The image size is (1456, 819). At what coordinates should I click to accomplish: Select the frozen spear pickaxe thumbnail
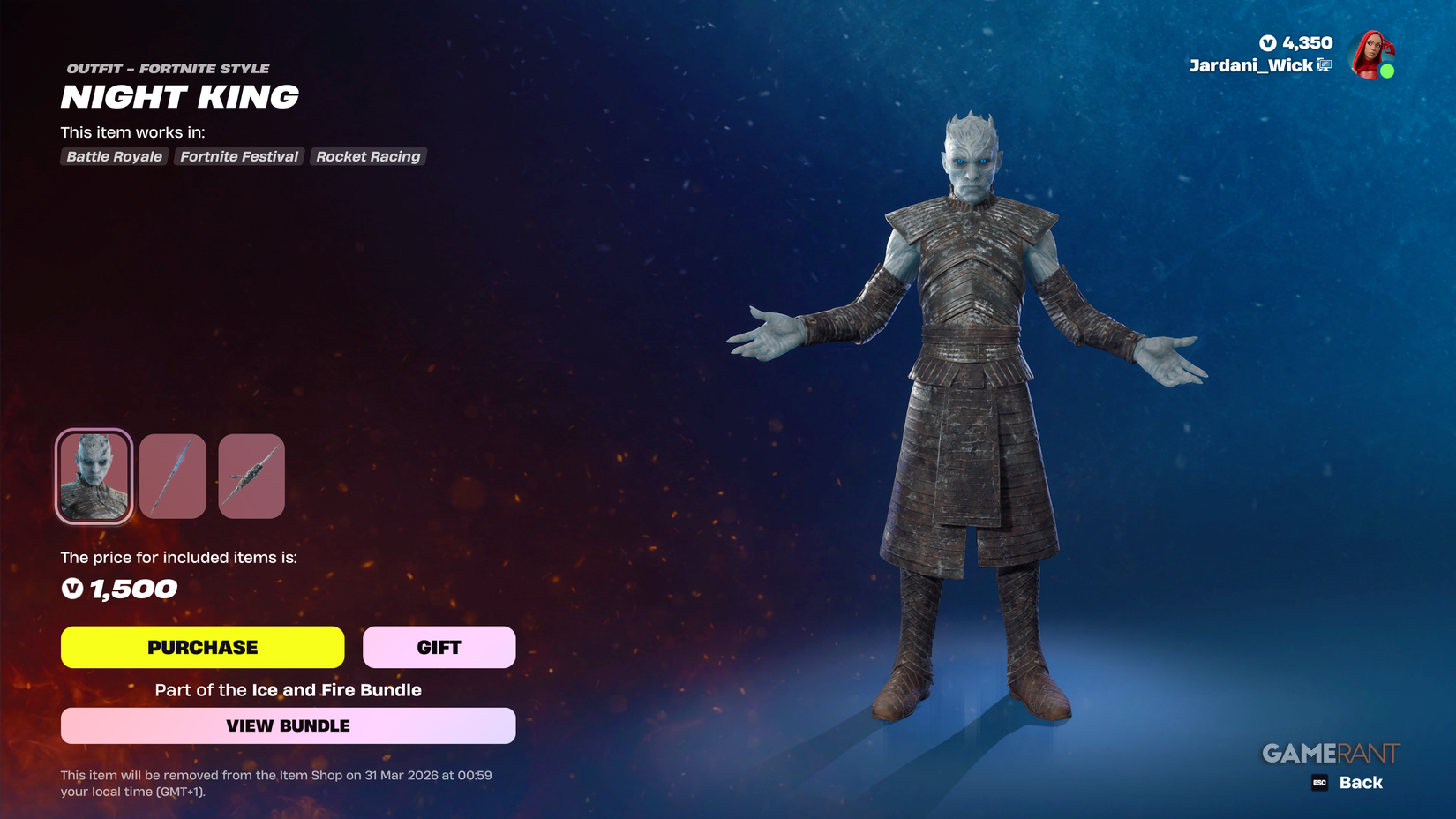coord(172,476)
